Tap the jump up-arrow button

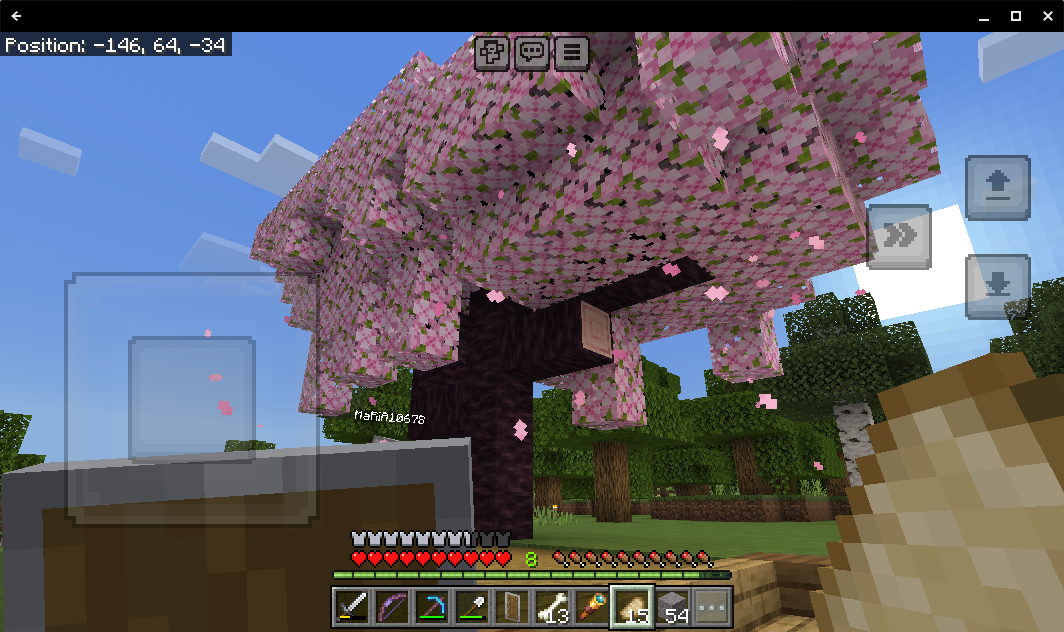pos(997,187)
